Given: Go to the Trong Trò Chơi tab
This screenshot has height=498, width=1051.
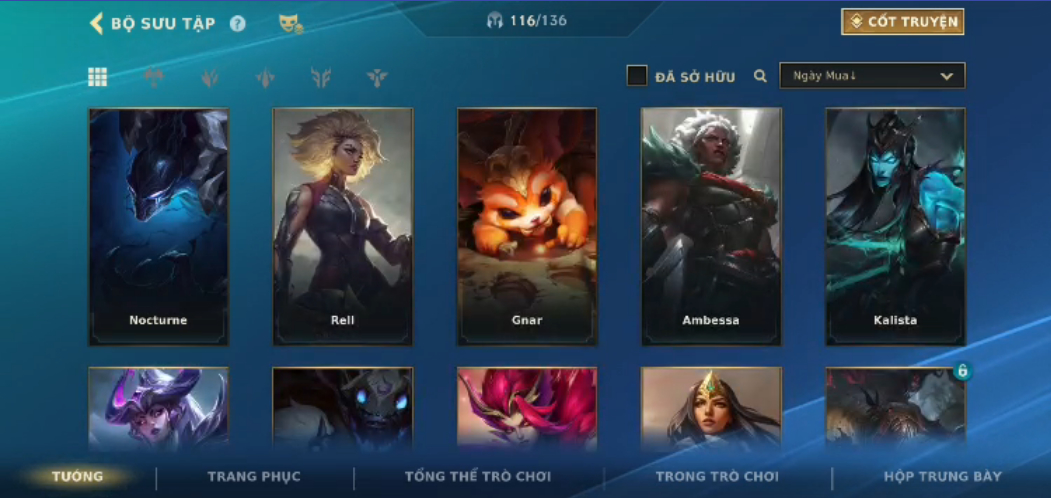Looking at the screenshot, I should (x=717, y=477).
